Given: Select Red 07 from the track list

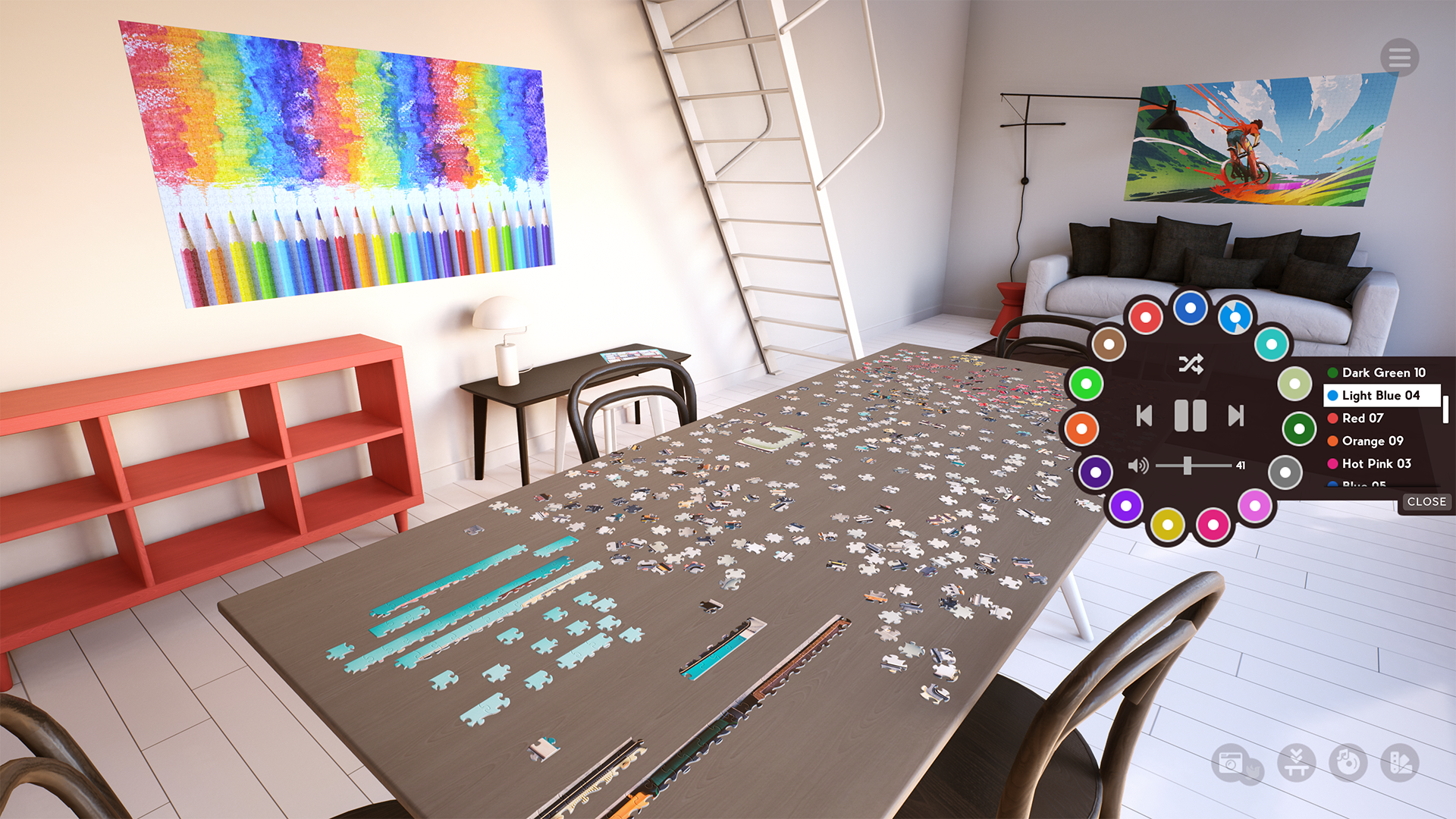Looking at the screenshot, I should (1363, 419).
